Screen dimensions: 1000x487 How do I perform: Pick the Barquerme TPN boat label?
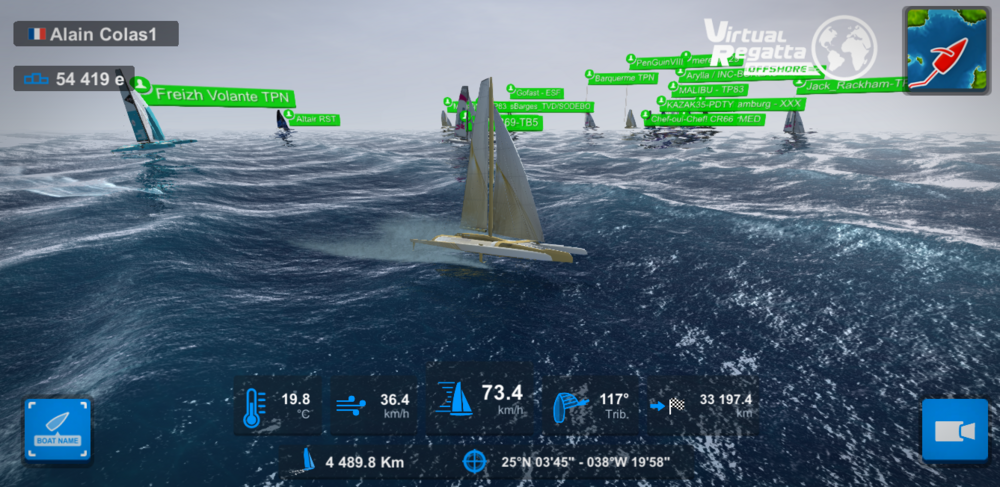625,77
